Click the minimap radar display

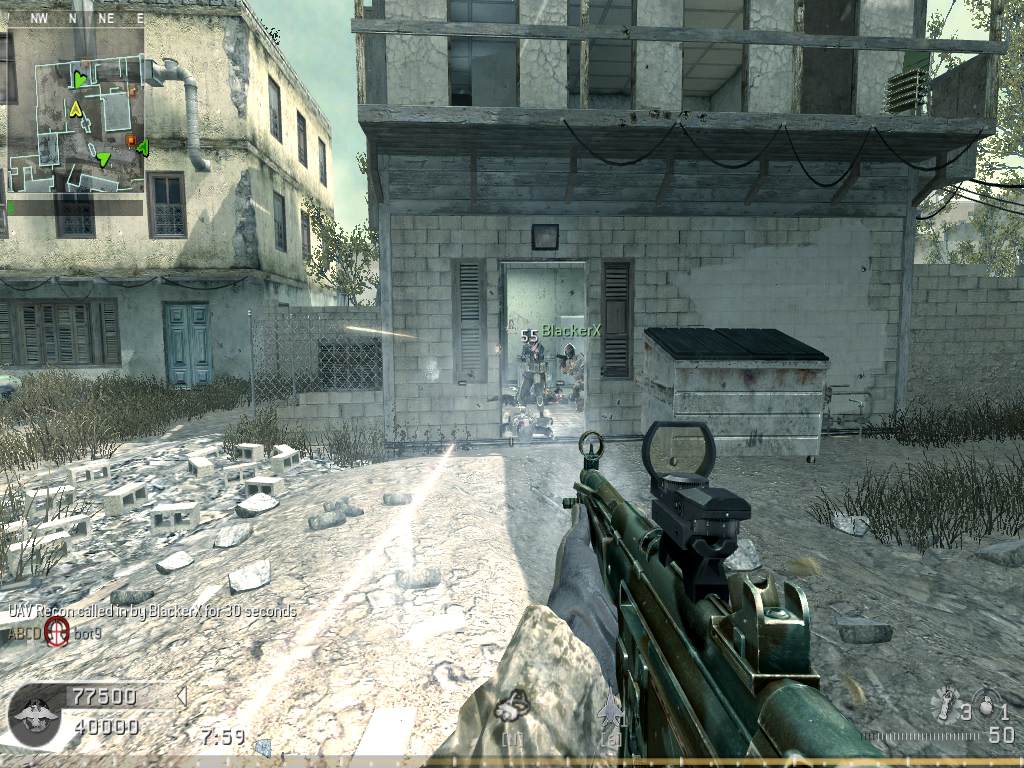coord(75,110)
